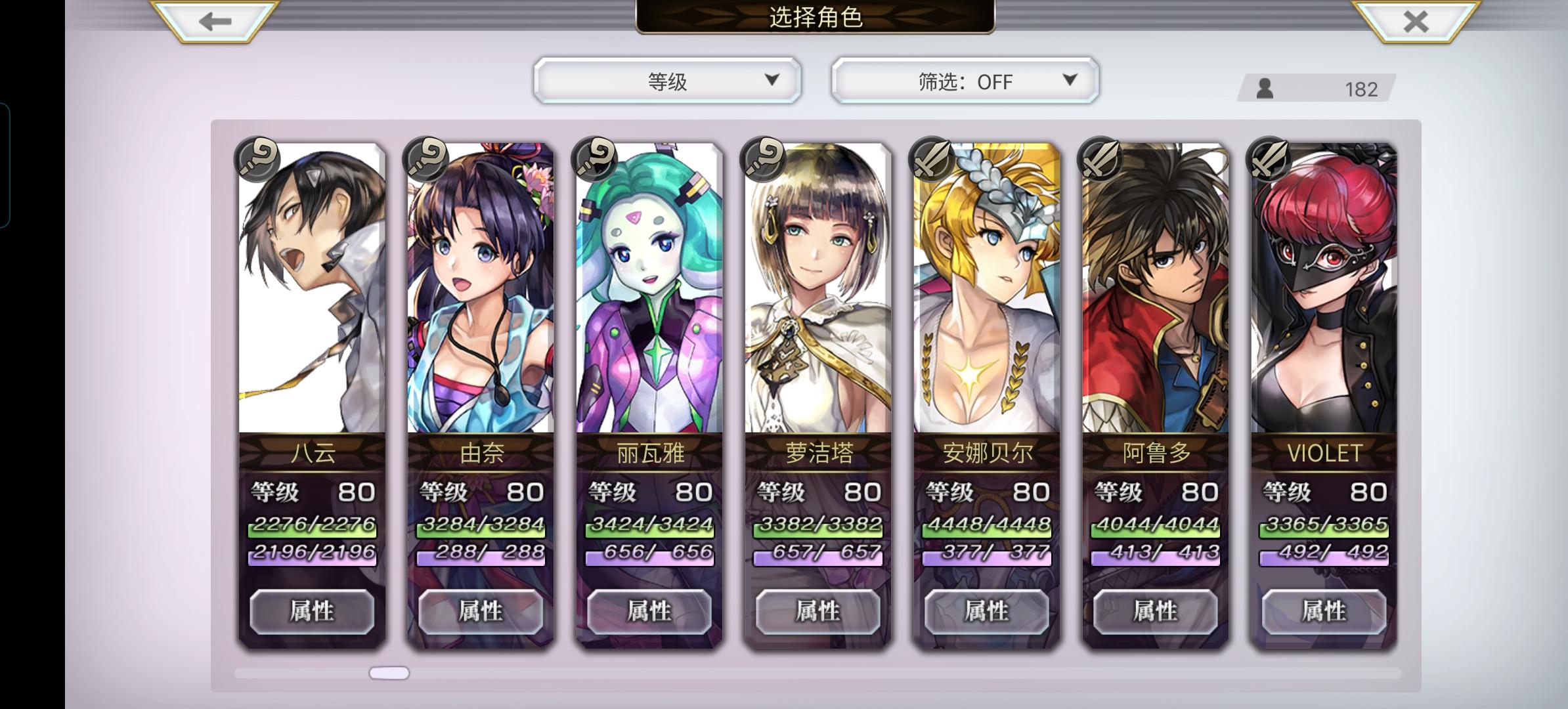Expand the 筛选 filter dropdown arrow
Screen dimensions: 1568x709
(1070, 81)
